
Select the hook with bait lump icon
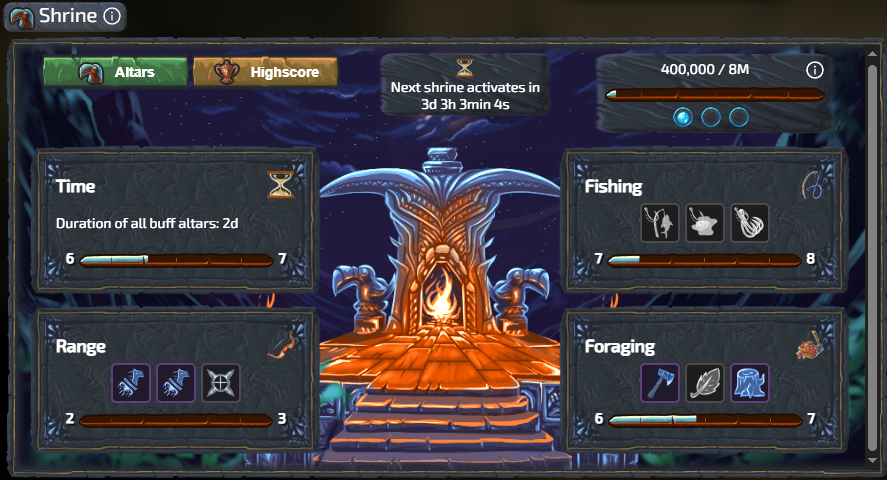click(705, 222)
